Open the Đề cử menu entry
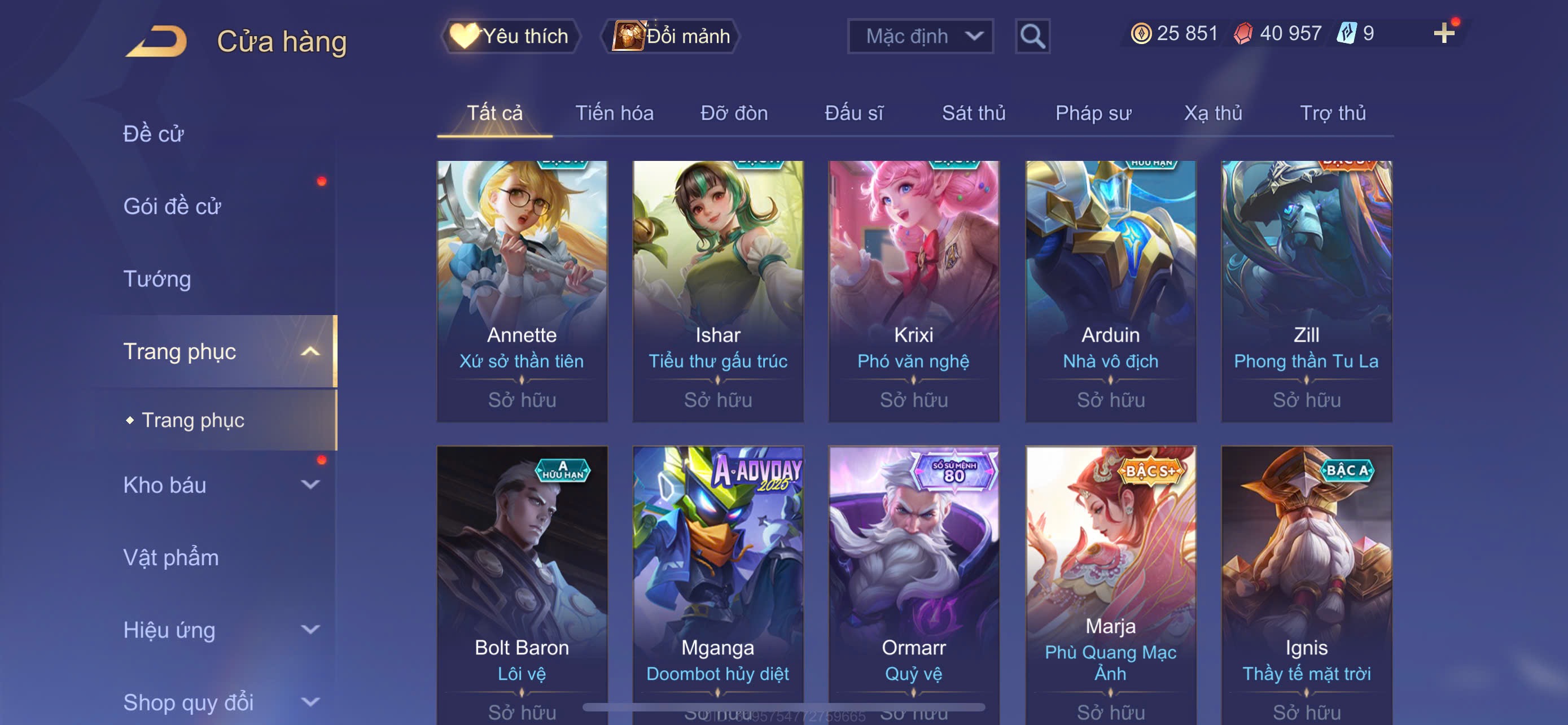Image resolution: width=1568 pixels, height=725 pixels. 154,134
